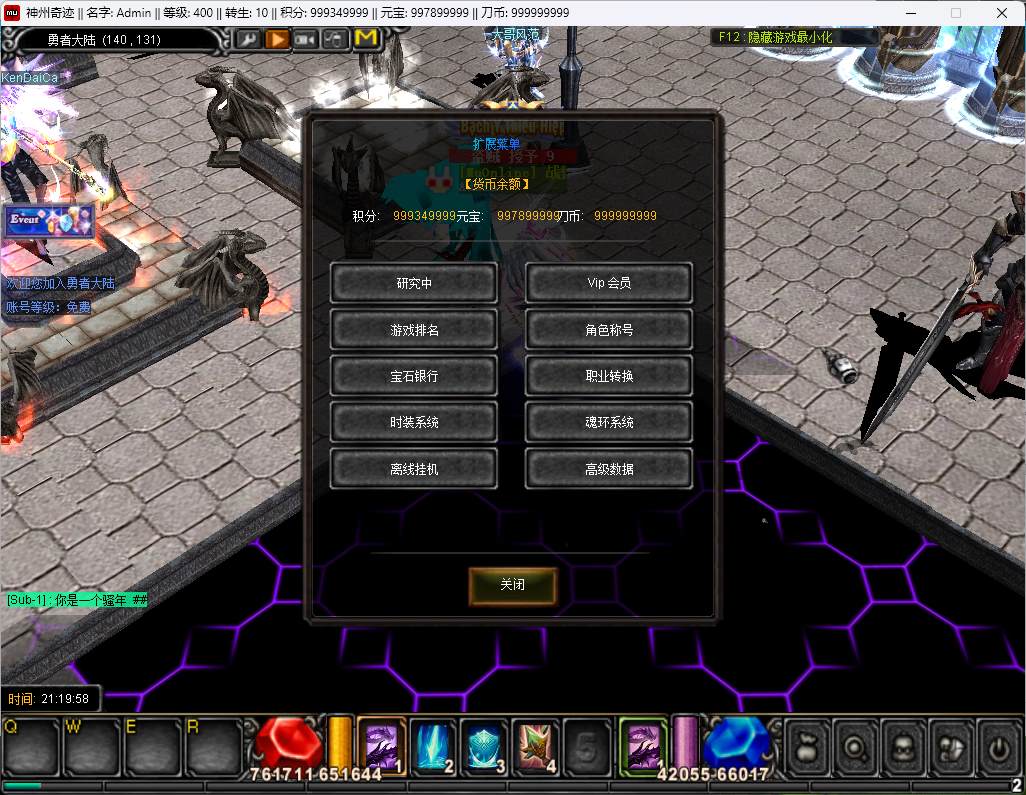The height and width of the screenshot is (795, 1026).
Task: Click the yellow M button
Action: [367, 39]
